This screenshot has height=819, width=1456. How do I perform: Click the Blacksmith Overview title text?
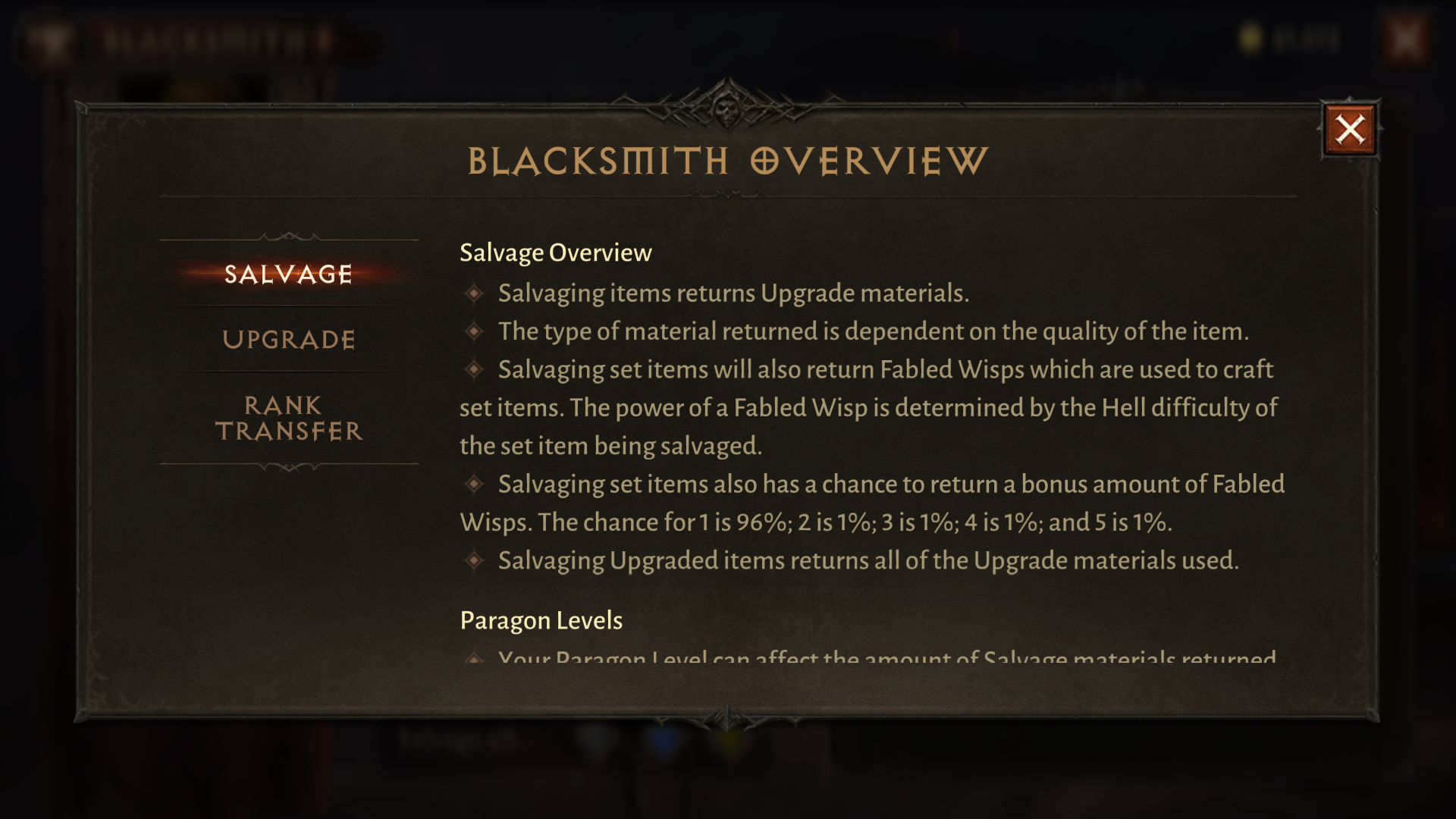(x=726, y=160)
